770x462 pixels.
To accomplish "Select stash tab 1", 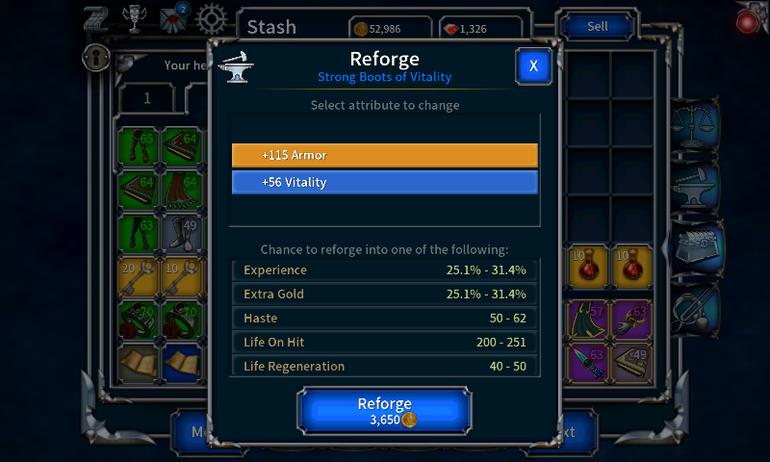I will click(x=147, y=98).
